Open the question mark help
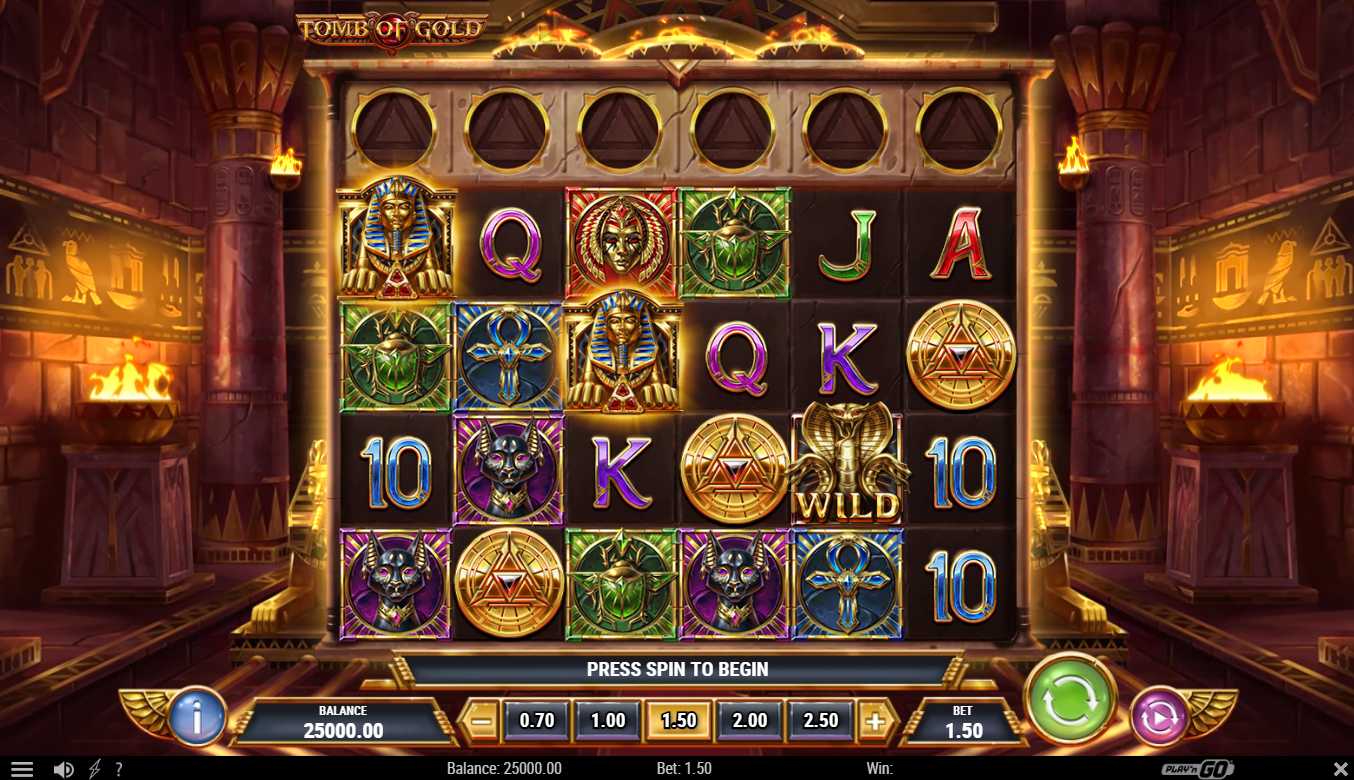The height and width of the screenshot is (780, 1354). click(x=119, y=769)
